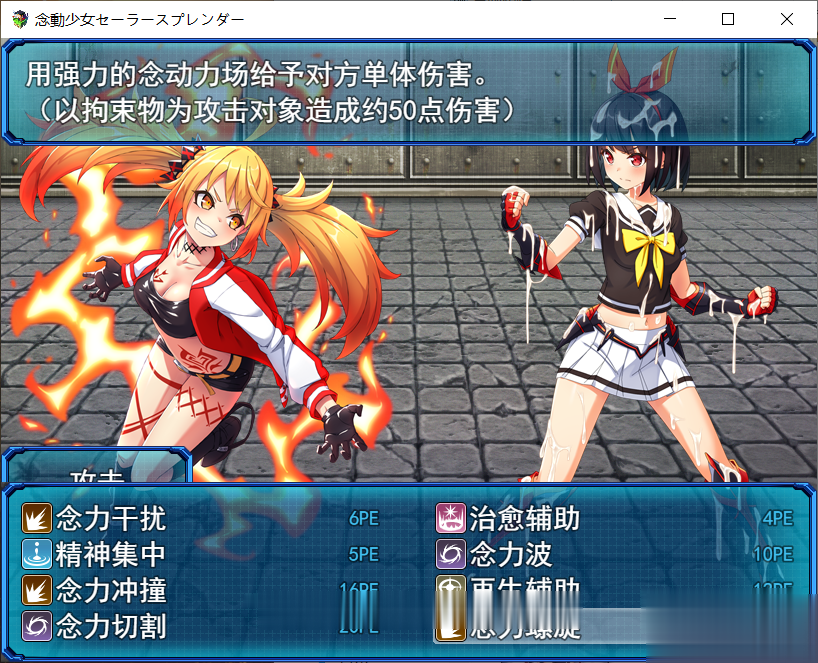
Task: Maximize the game window
Action: point(728,19)
